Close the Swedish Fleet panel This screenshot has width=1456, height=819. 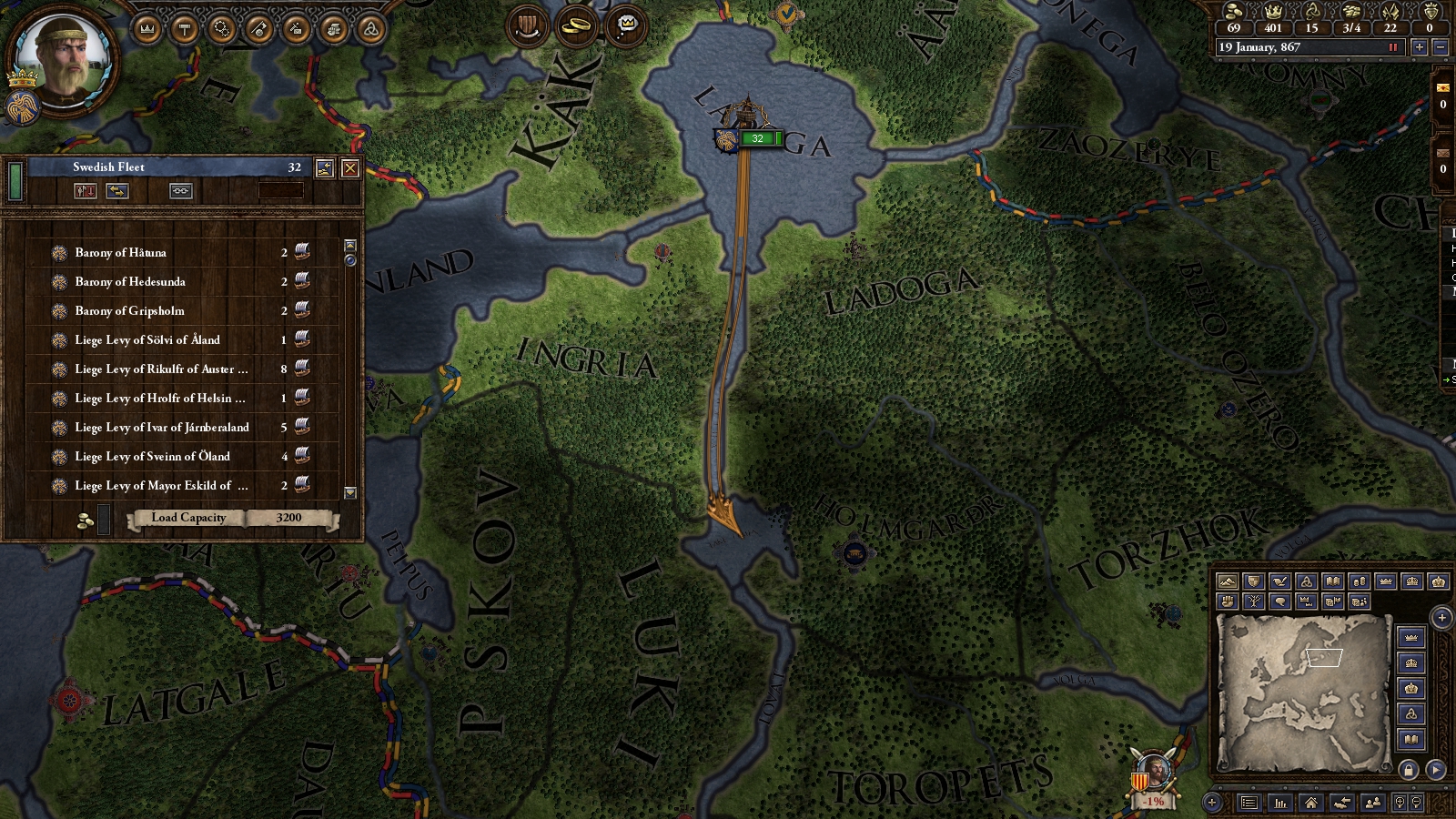(x=349, y=168)
